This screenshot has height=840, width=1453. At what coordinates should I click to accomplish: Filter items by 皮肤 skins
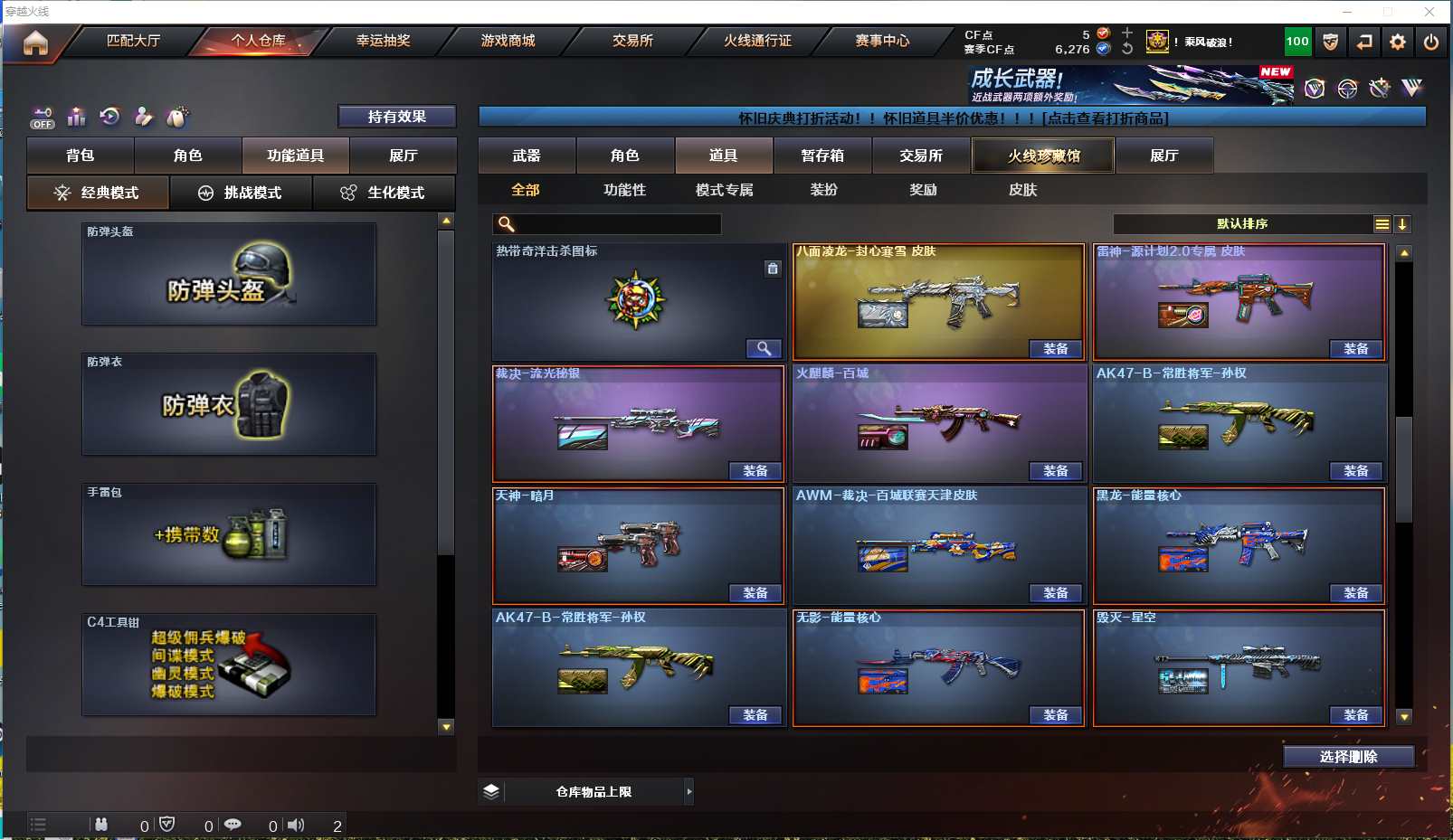(x=1022, y=190)
